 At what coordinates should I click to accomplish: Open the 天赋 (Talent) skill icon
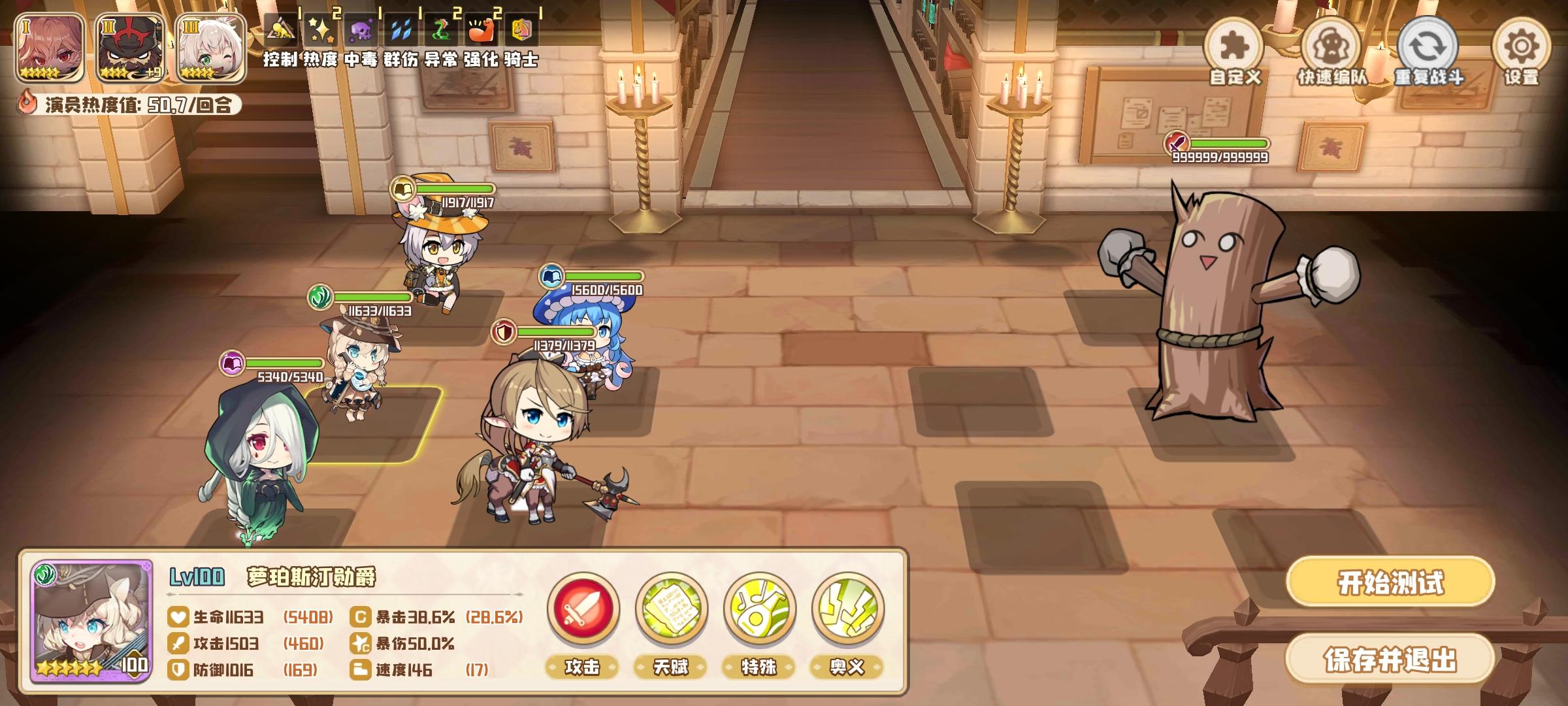pos(671,609)
